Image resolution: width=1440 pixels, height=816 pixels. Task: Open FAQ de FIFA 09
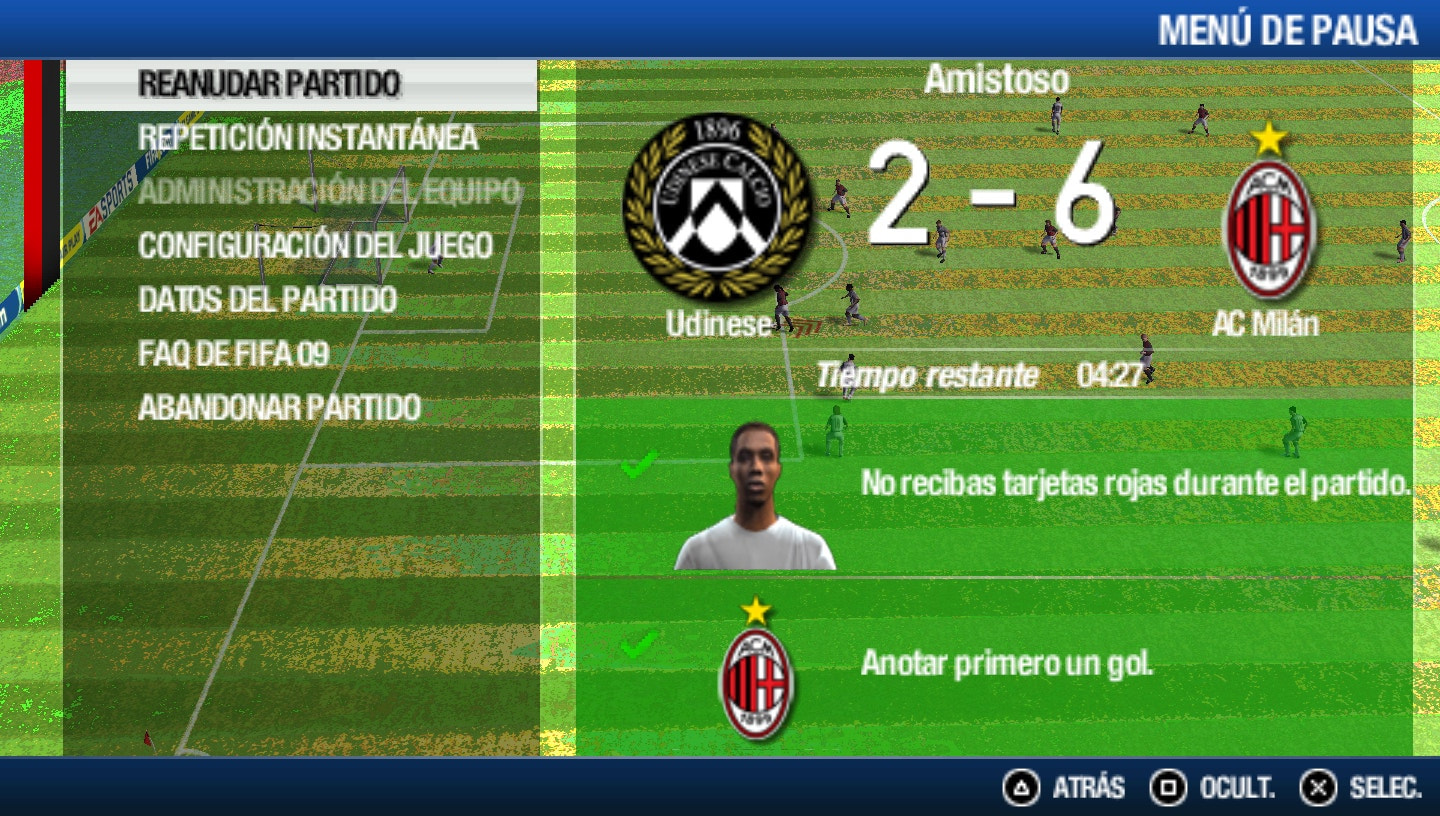click(x=233, y=354)
